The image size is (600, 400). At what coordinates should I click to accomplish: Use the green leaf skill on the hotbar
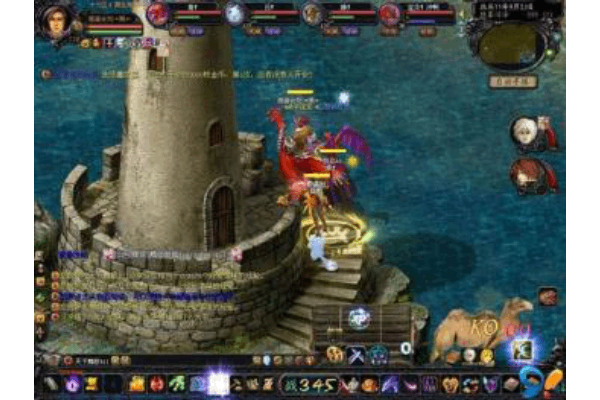click(176, 384)
